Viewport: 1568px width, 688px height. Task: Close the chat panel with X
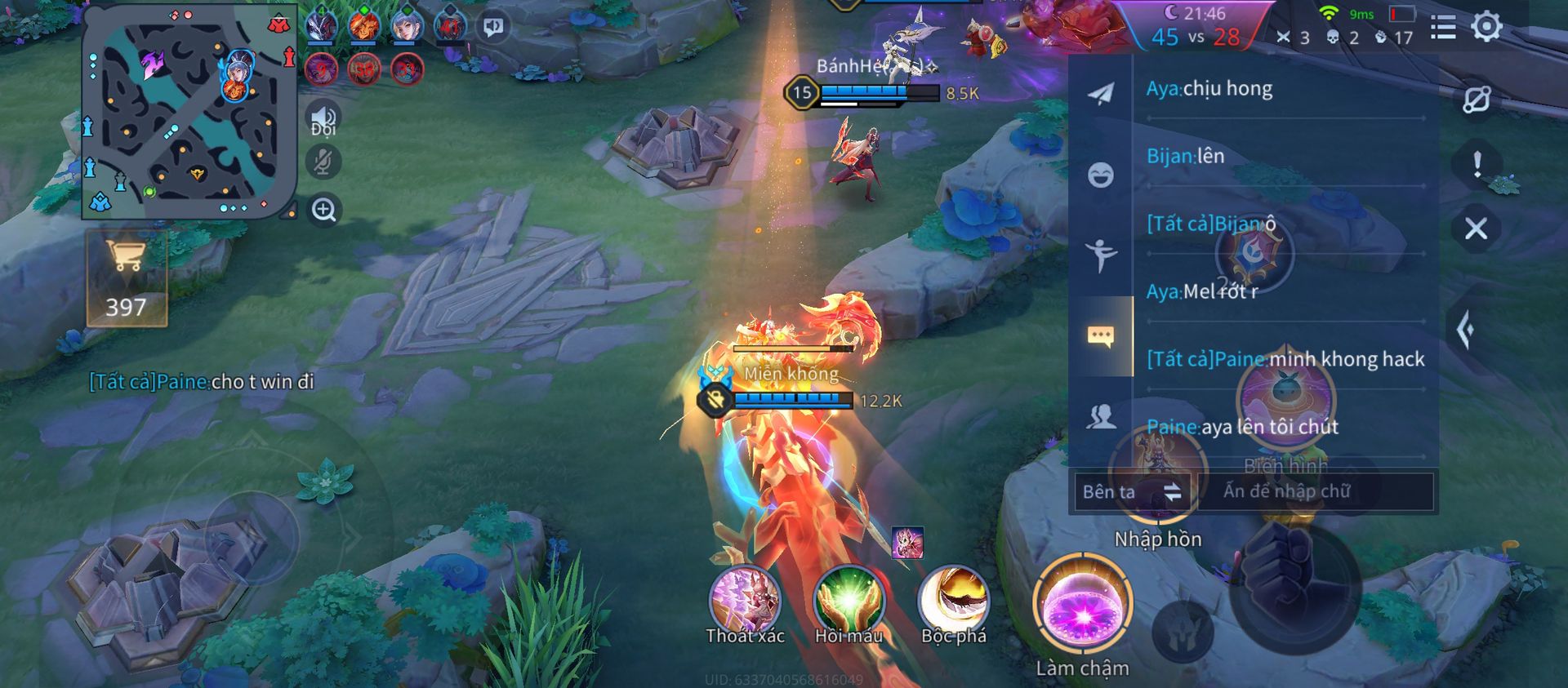pyautogui.click(x=1476, y=229)
